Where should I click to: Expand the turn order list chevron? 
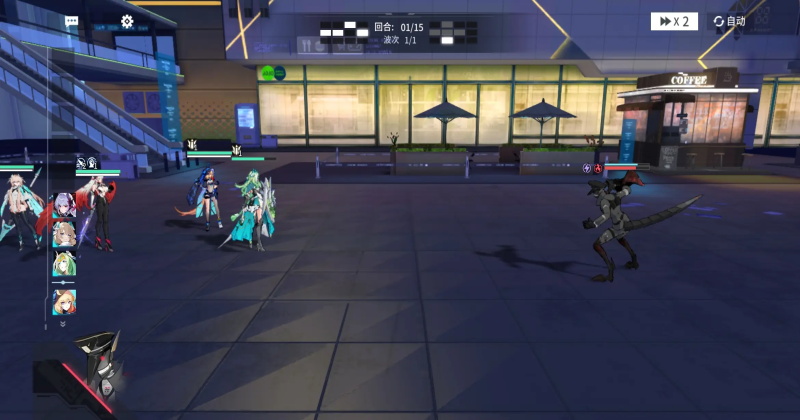pos(63,324)
